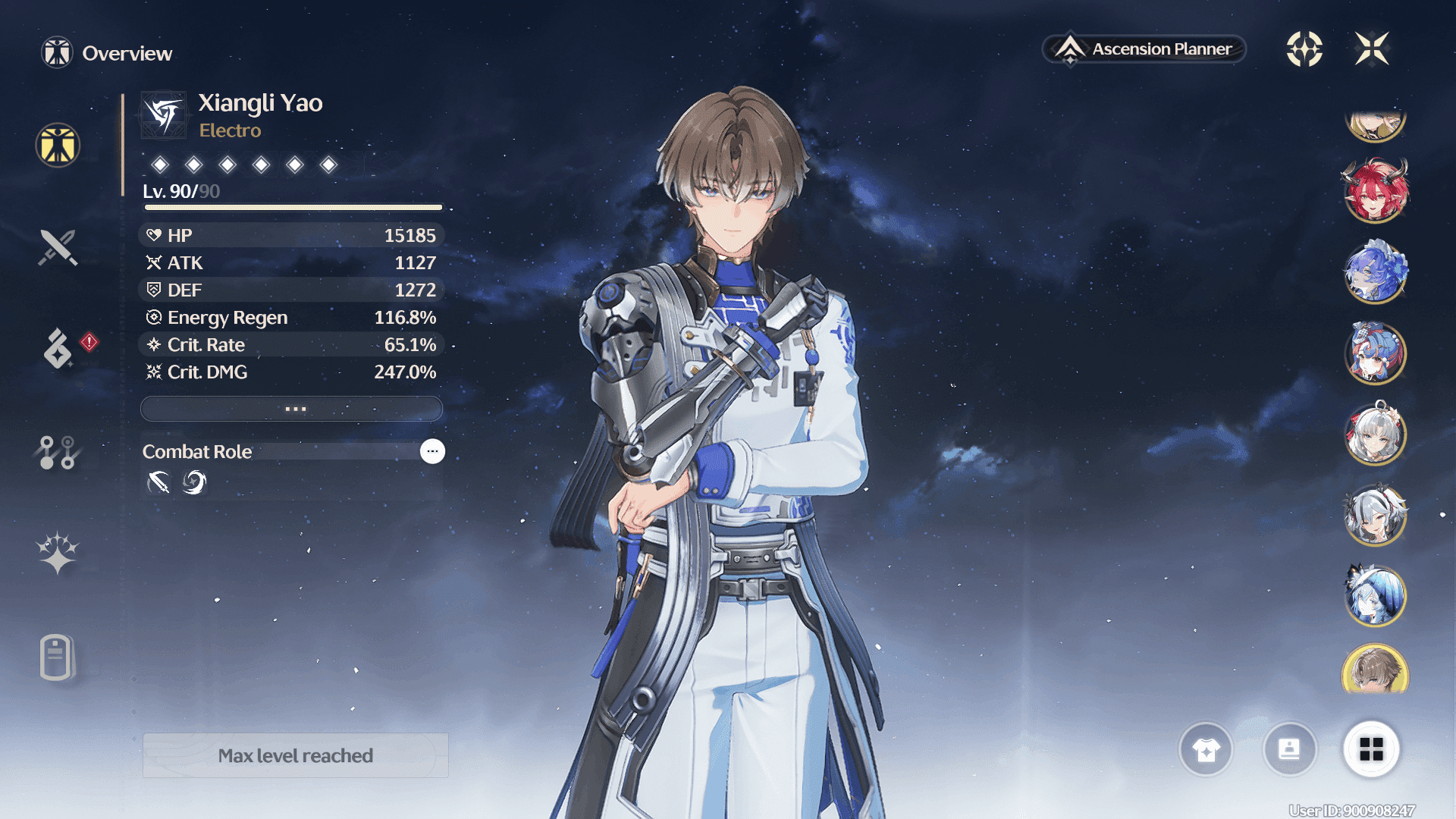Switch to the Weapon tab with crossed swords
Viewport: 1456px width, 819px height.
(58, 247)
